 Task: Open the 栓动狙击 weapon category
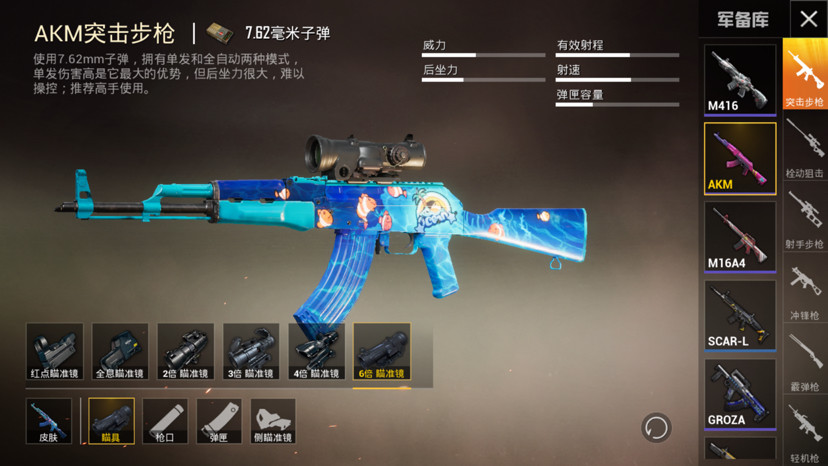click(804, 147)
